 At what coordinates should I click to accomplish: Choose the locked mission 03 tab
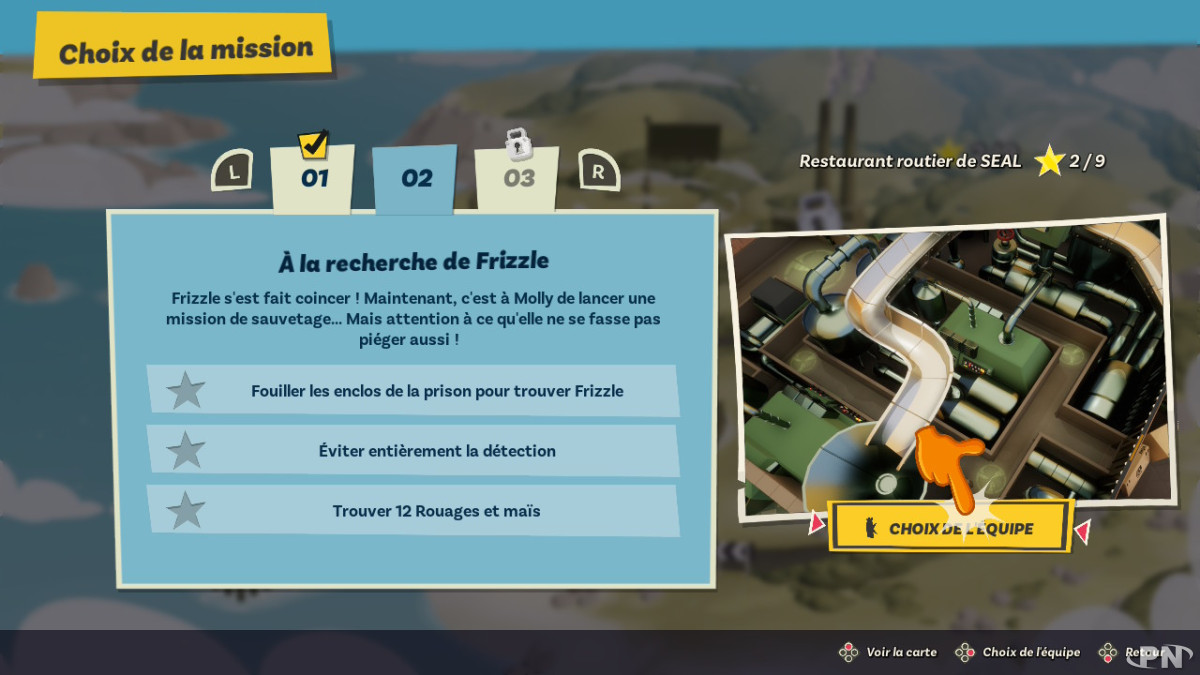[x=517, y=179]
